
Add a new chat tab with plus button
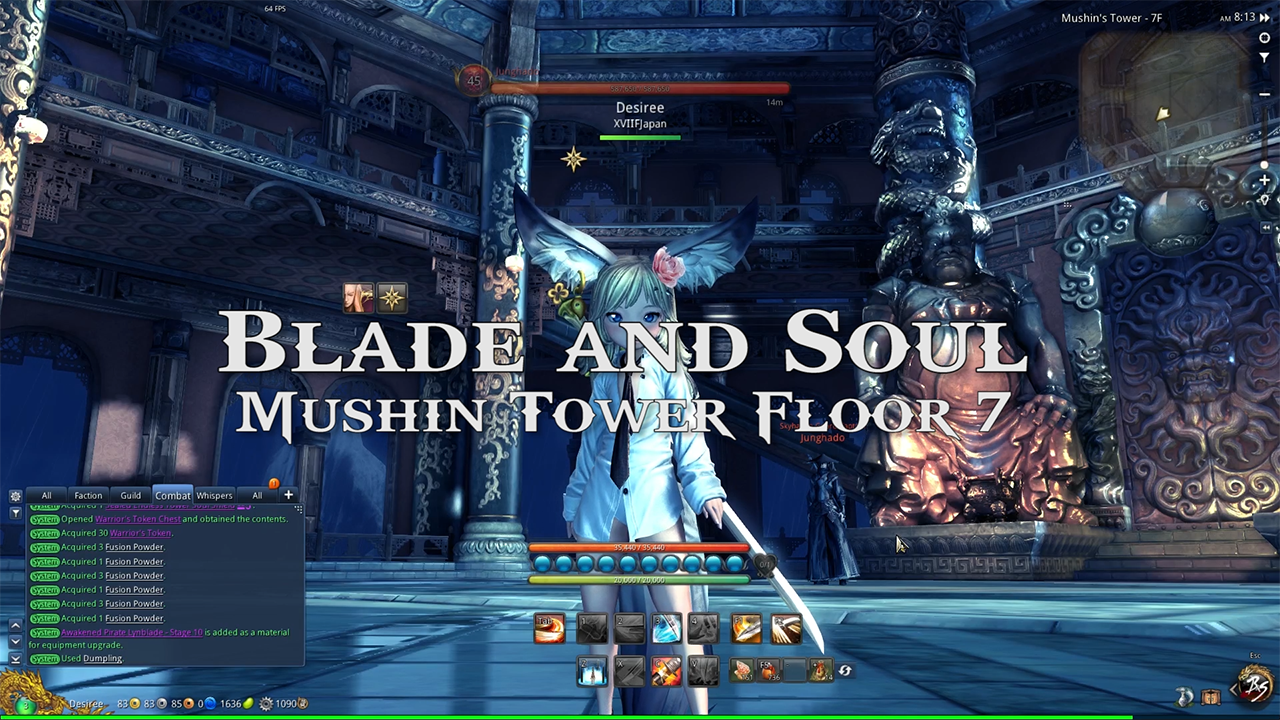(x=288, y=494)
